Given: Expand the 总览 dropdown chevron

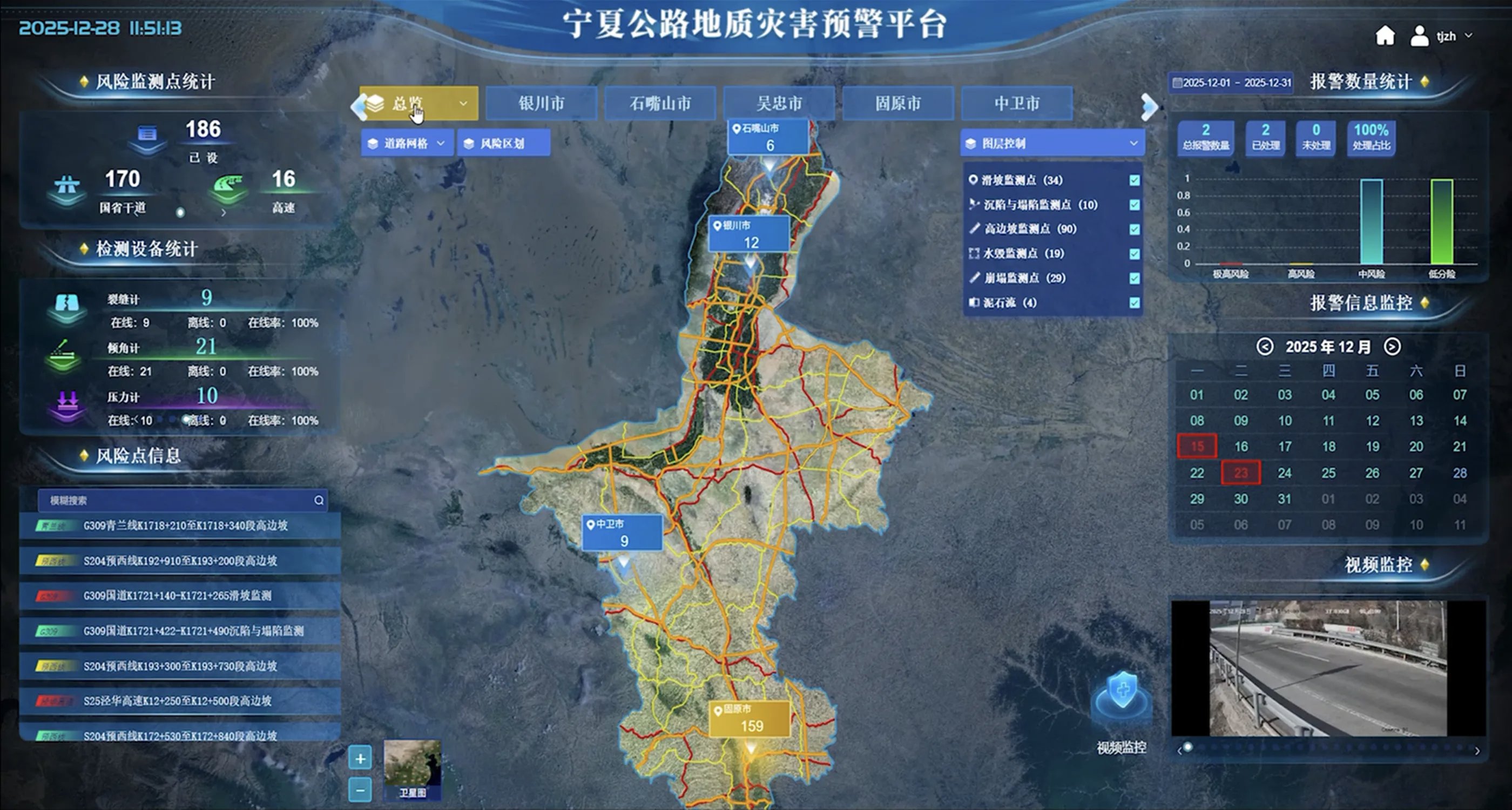Looking at the screenshot, I should [464, 103].
